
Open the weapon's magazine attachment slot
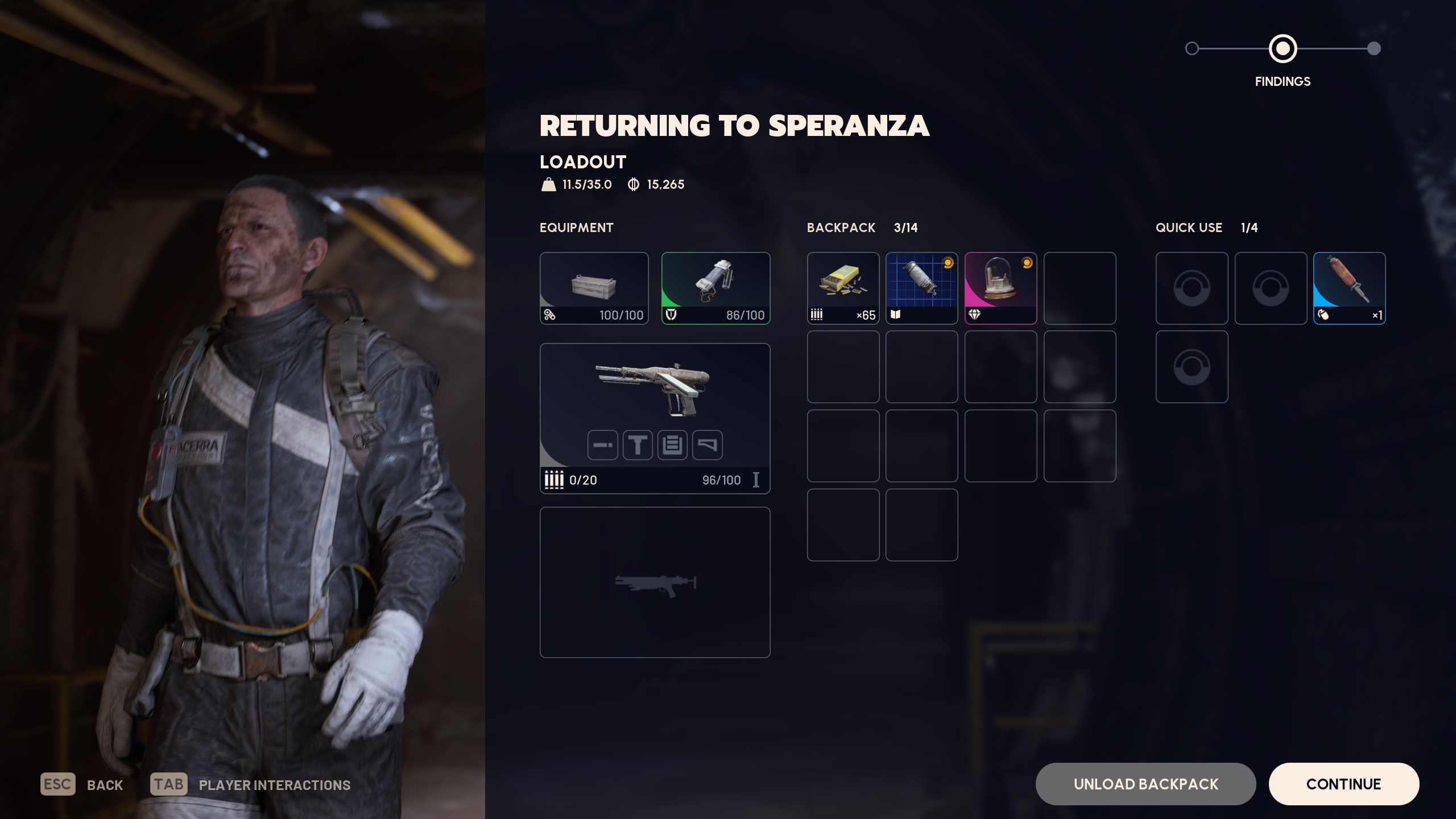(672, 445)
